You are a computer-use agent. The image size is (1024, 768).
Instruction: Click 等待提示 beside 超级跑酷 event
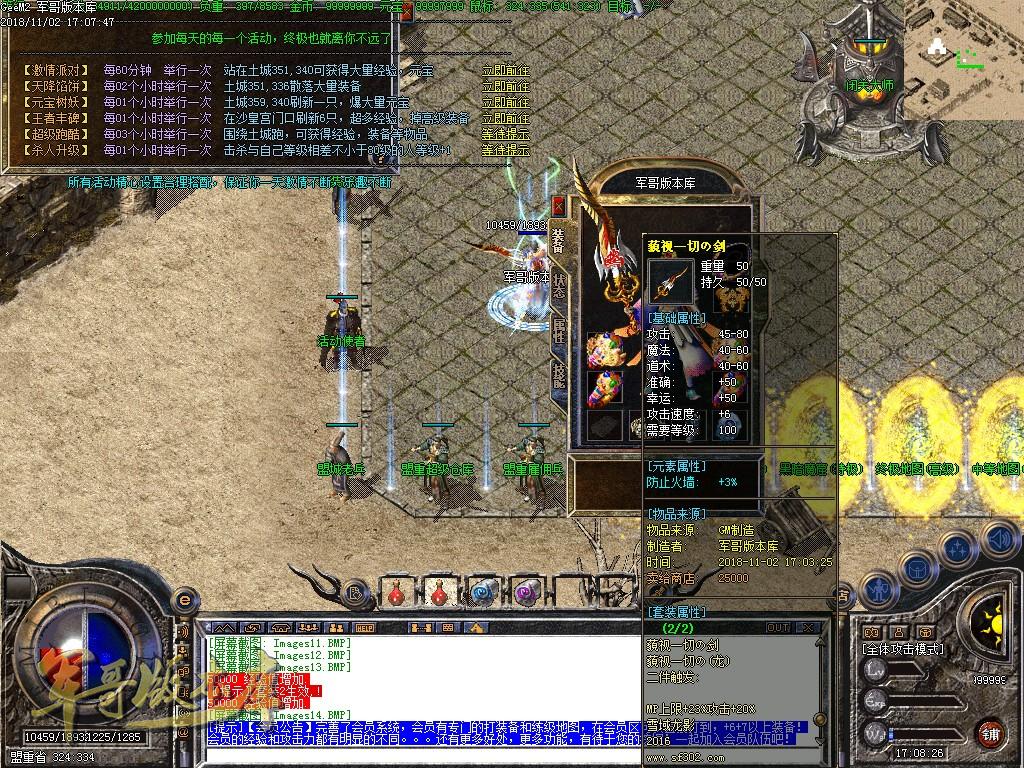(505, 135)
